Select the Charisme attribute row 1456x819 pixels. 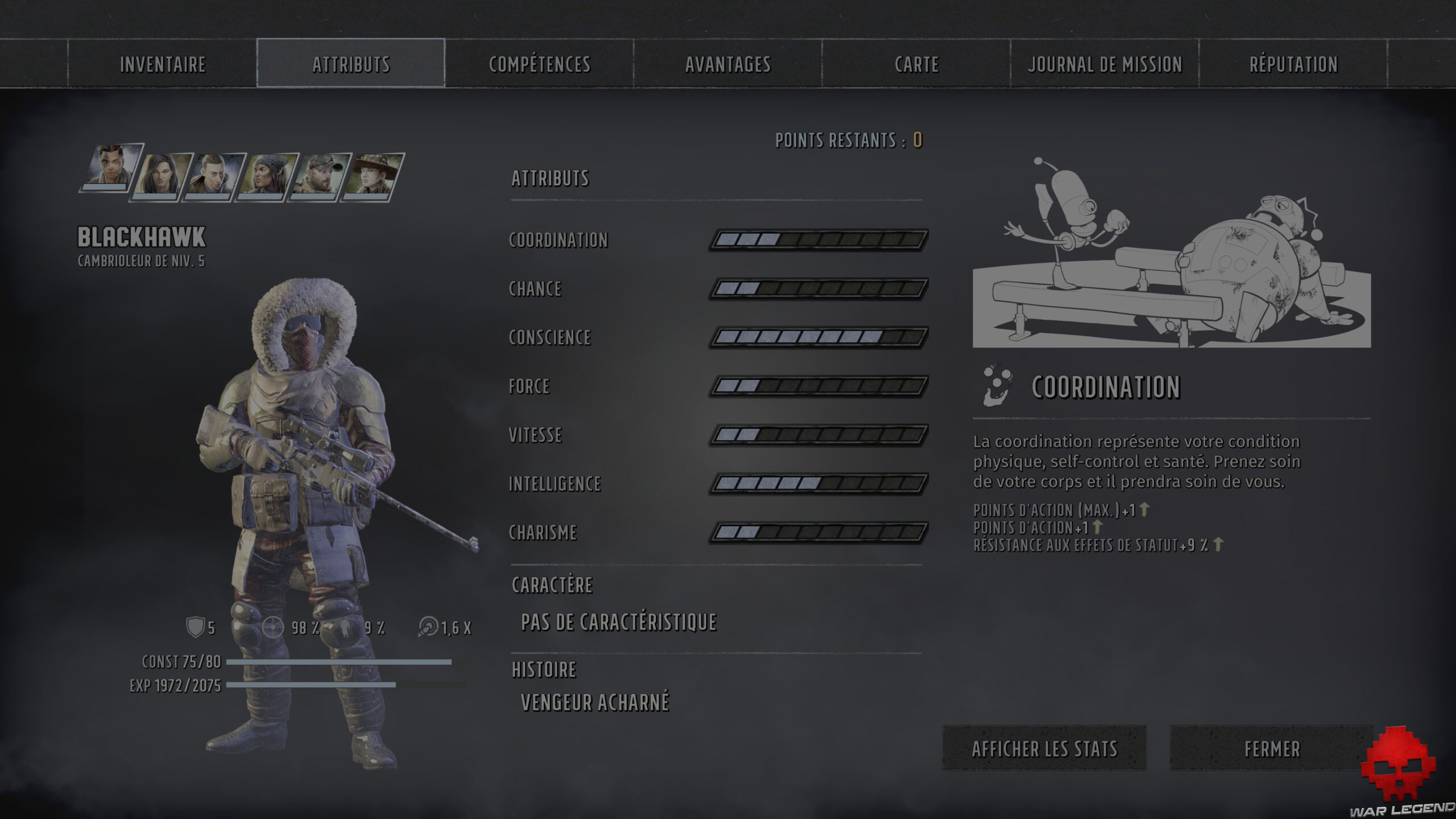click(543, 533)
